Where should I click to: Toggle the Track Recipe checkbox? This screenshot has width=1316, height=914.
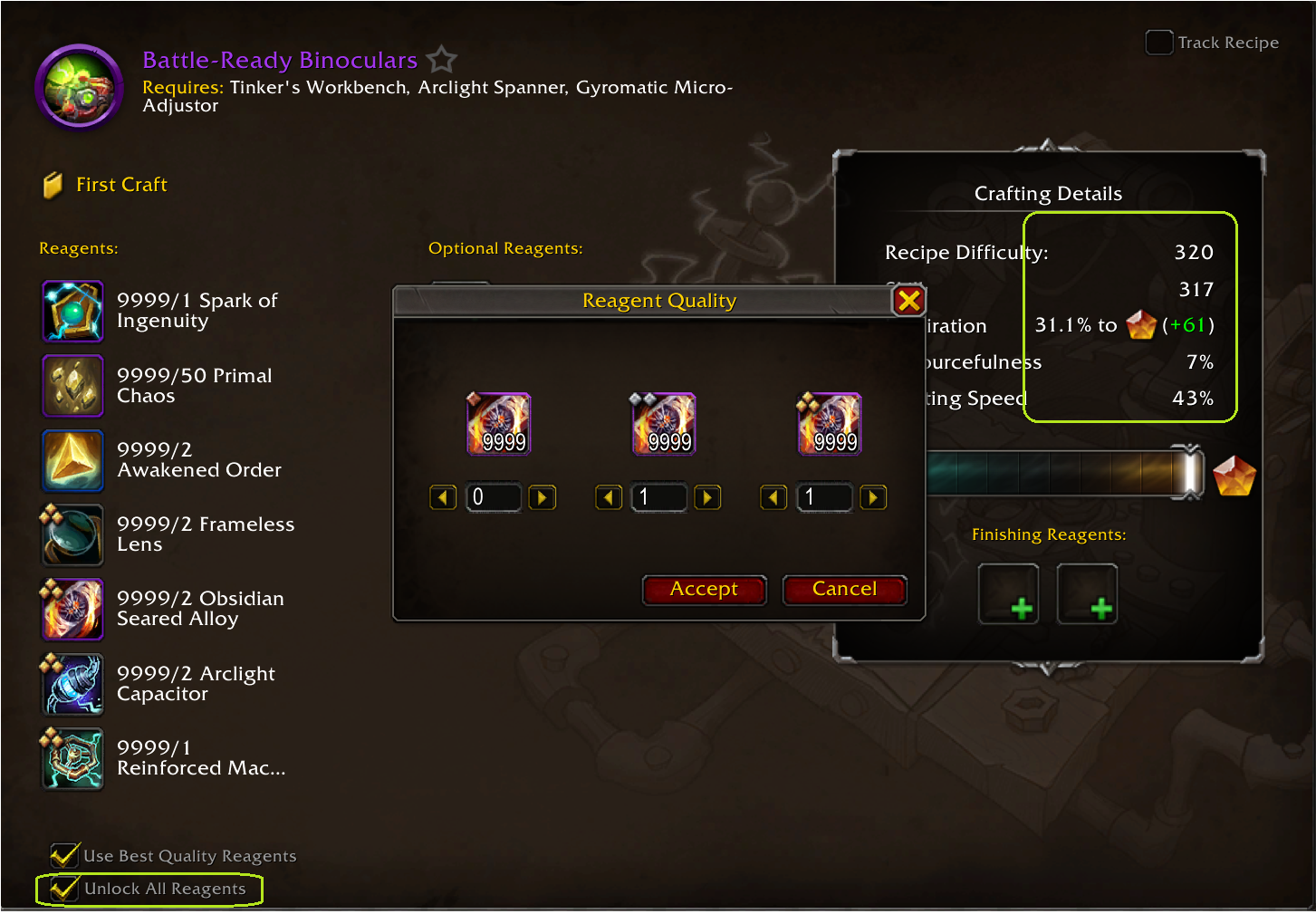pyautogui.click(x=1158, y=43)
